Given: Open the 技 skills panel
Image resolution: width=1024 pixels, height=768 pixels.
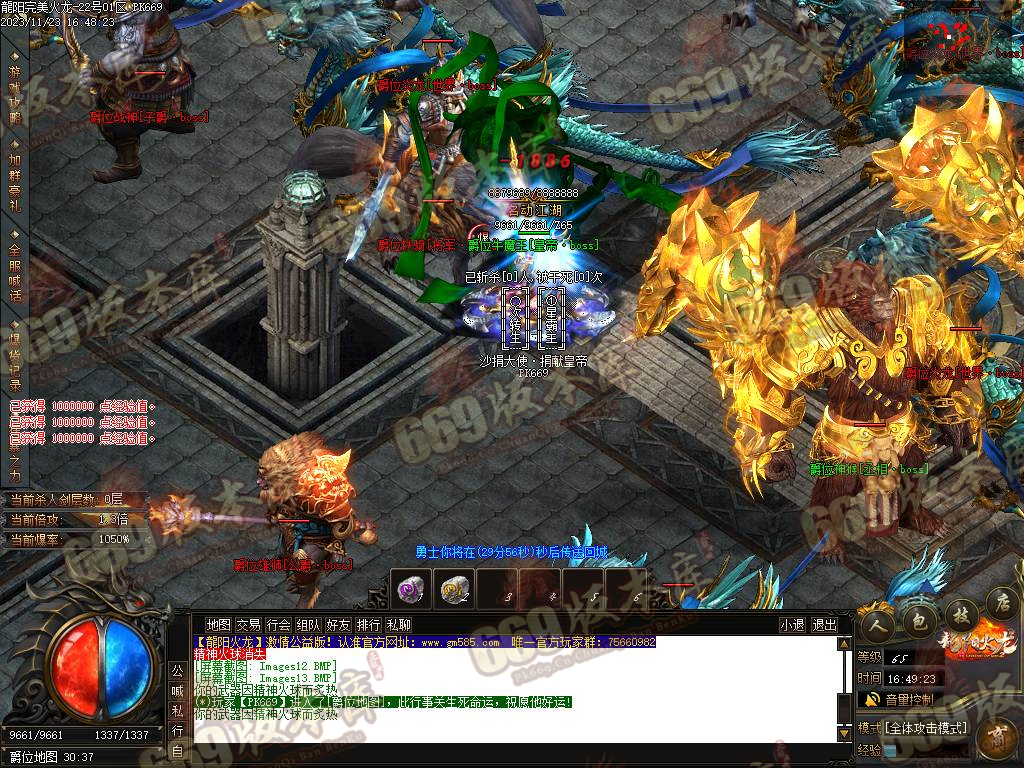Looking at the screenshot, I should click(x=958, y=614).
